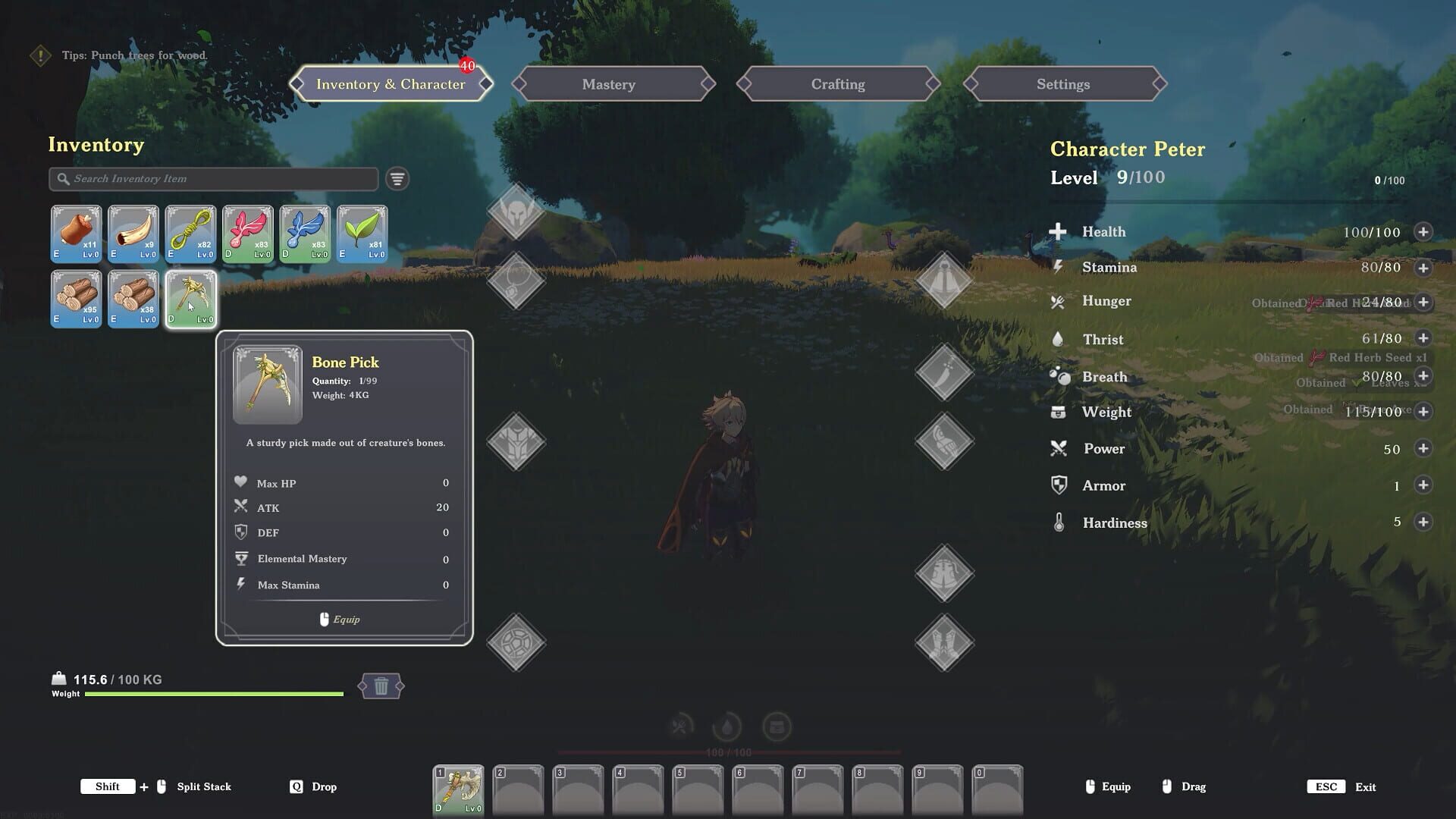
Task: Increase Hardiness stat with its plus button
Action: [x=1423, y=522]
